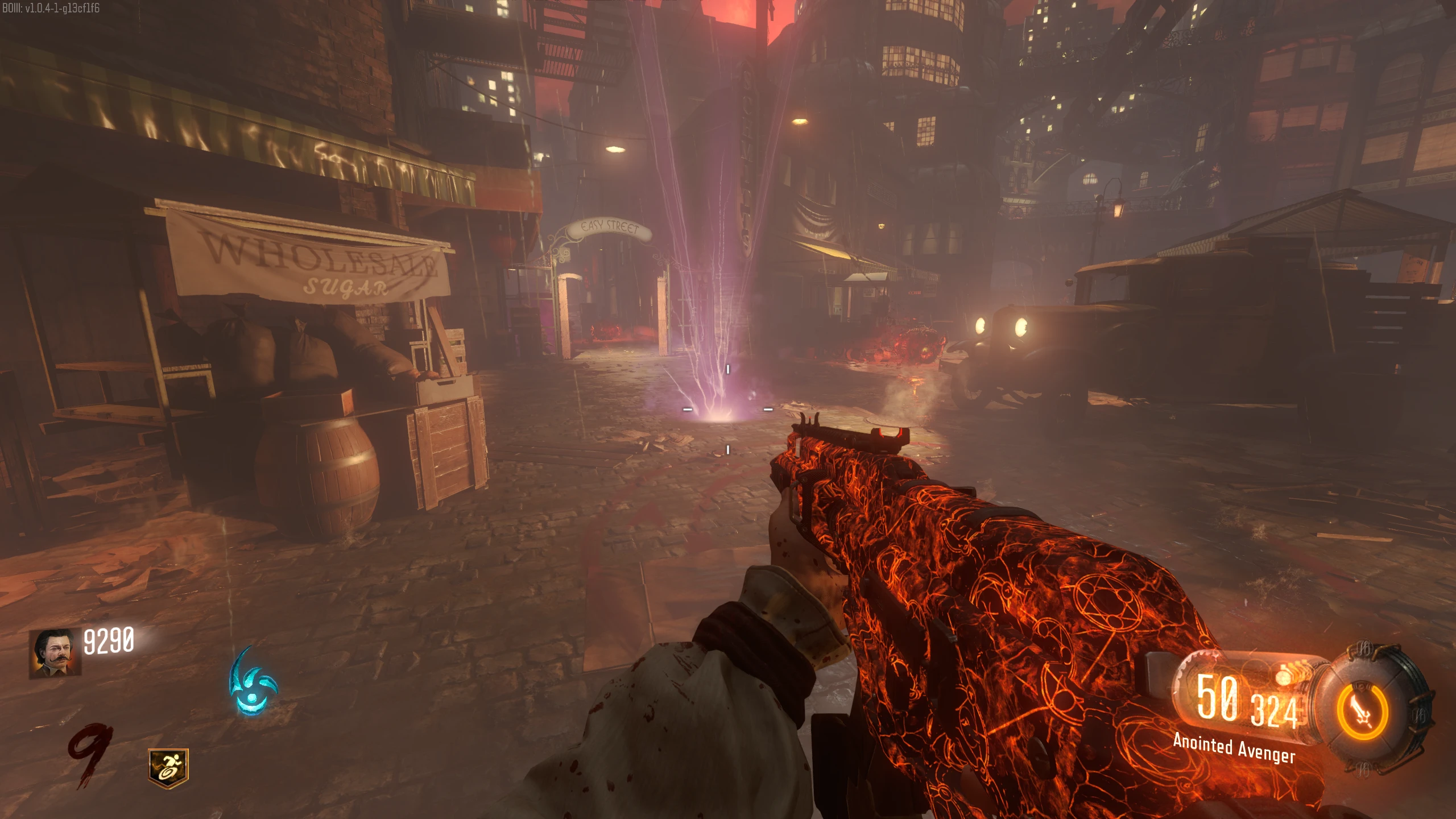Click the Stamin-Up running man perk icon
1456x819 pixels.
168,768
